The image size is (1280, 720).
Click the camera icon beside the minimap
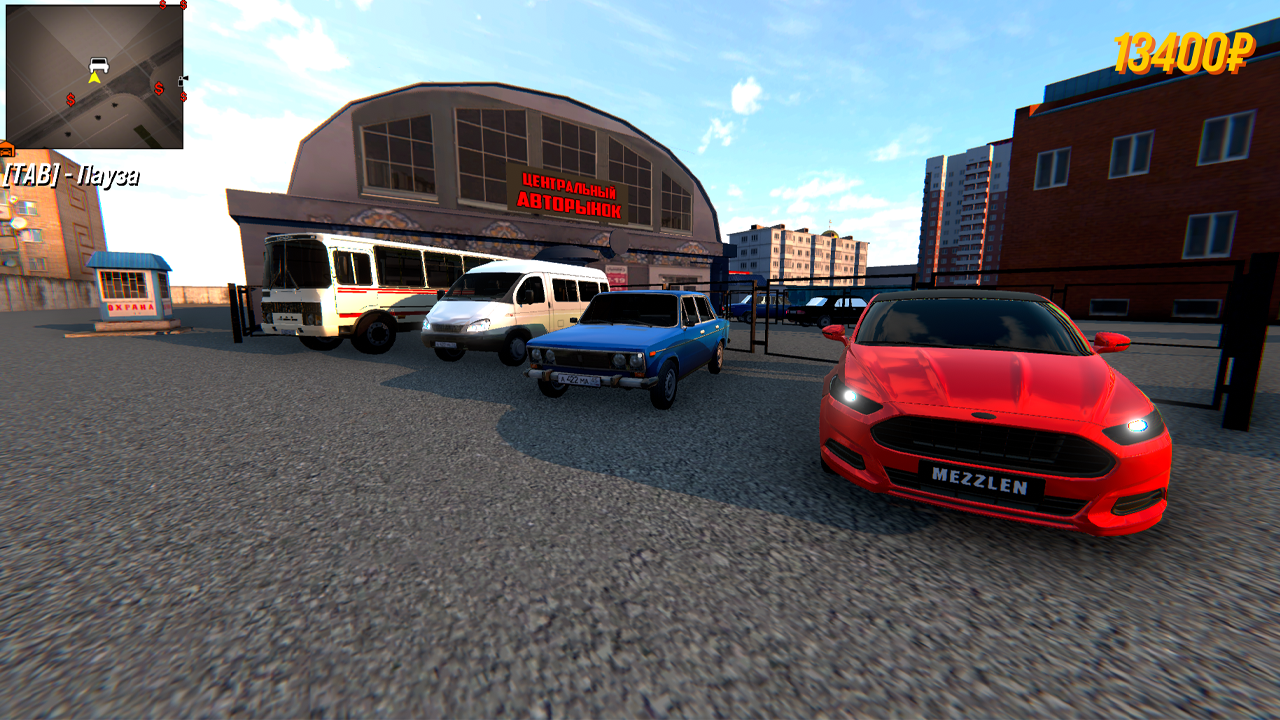point(183,79)
